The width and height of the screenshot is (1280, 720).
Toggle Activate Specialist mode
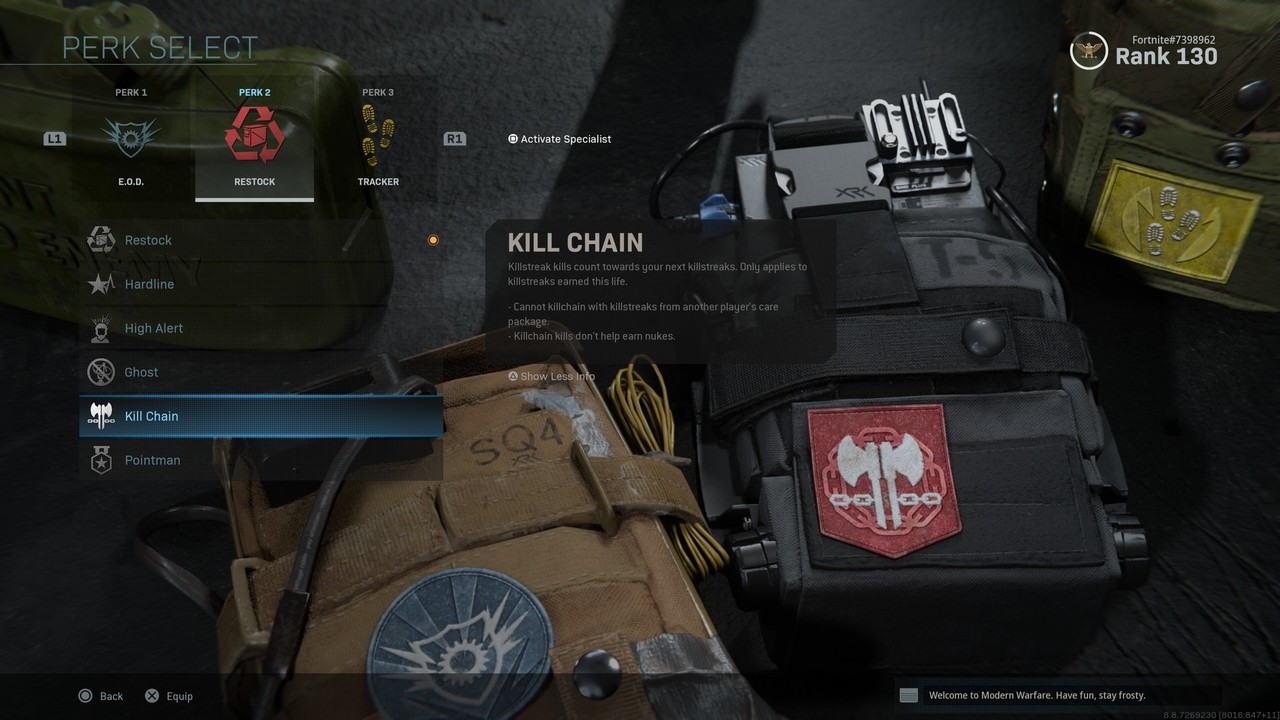[x=559, y=139]
